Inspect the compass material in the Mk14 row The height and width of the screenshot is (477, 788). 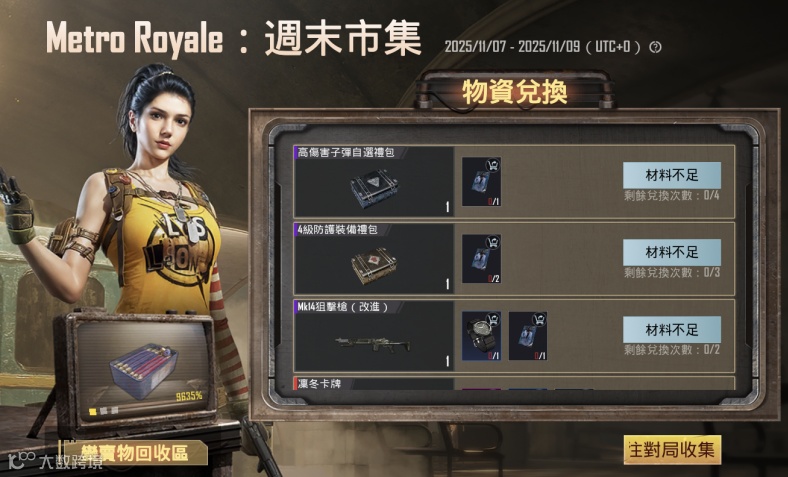point(481,336)
